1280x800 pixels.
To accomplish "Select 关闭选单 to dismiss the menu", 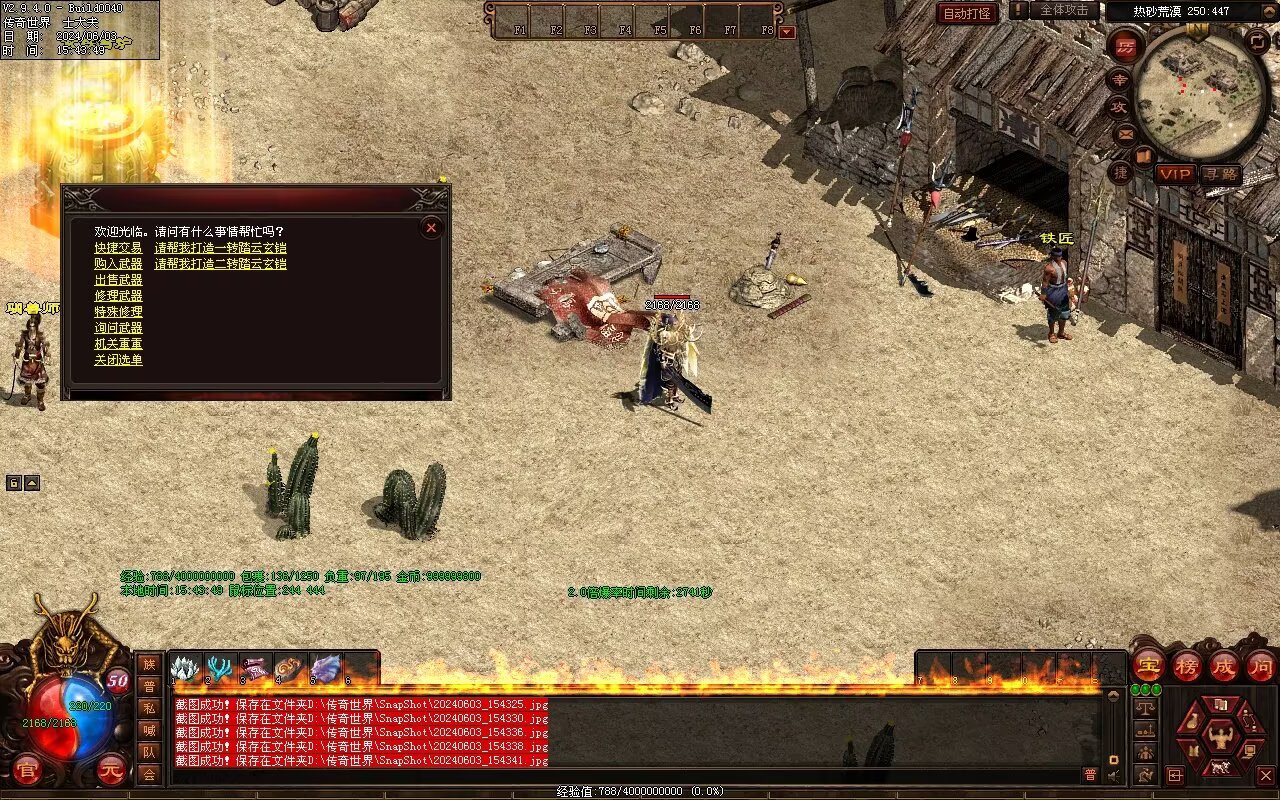I will click(x=118, y=360).
